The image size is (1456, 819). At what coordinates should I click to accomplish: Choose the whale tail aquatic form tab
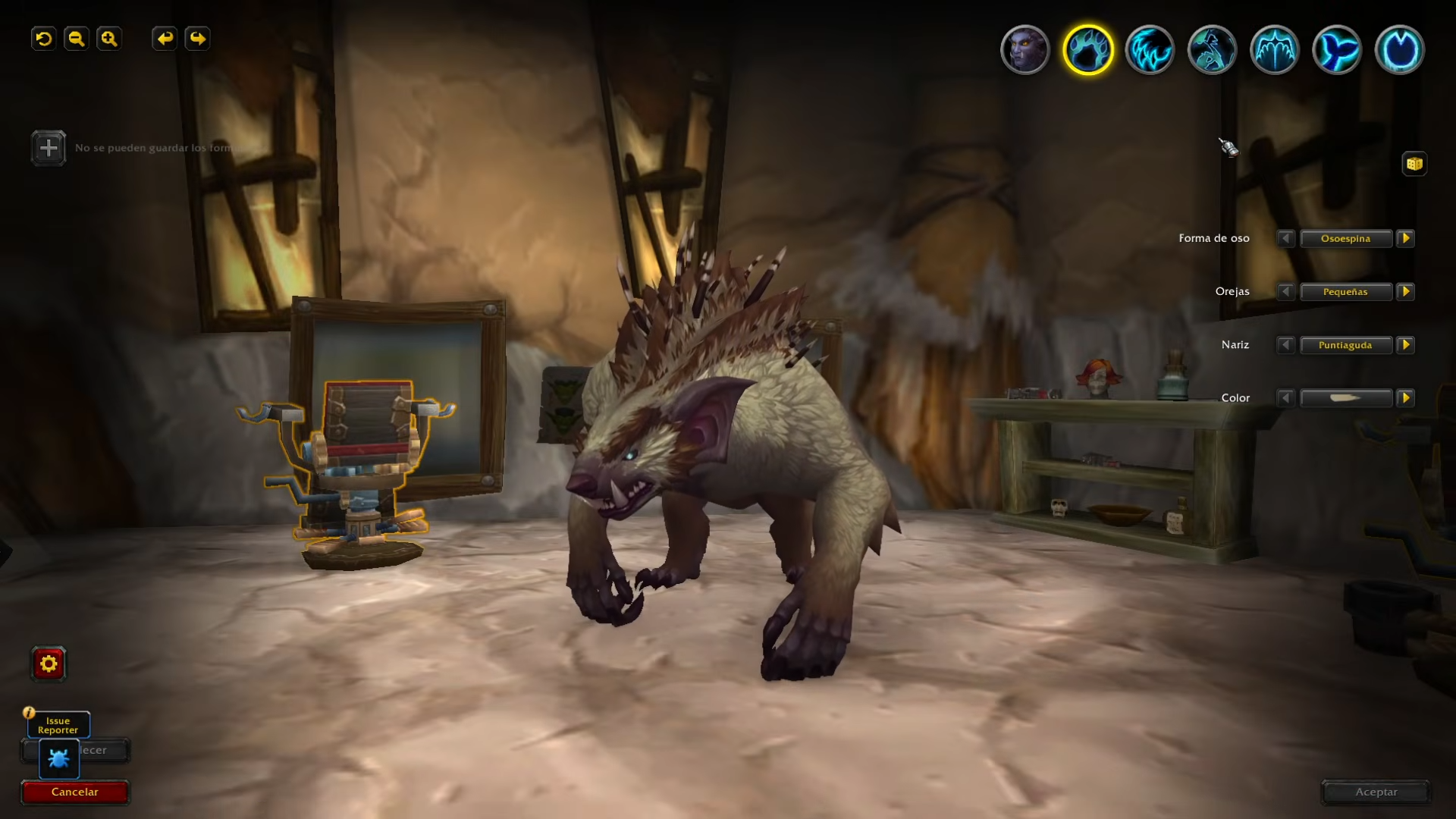coord(1337,50)
